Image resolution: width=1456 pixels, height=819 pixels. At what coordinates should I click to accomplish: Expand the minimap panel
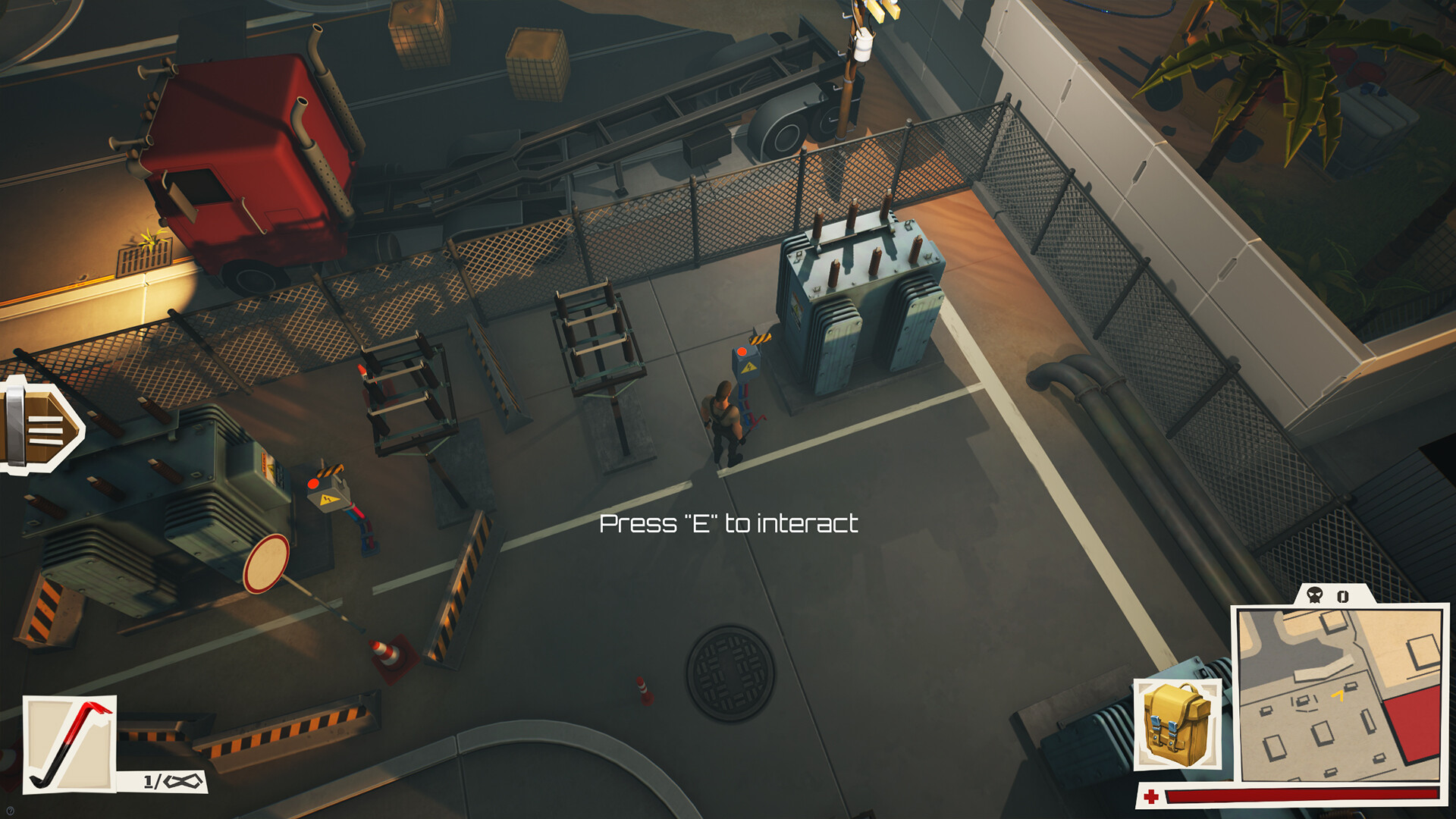click(1341, 690)
